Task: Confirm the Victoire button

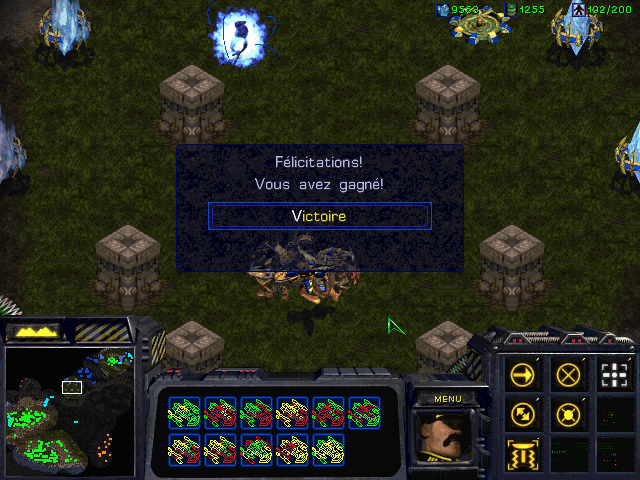Action: pos(319,215)
